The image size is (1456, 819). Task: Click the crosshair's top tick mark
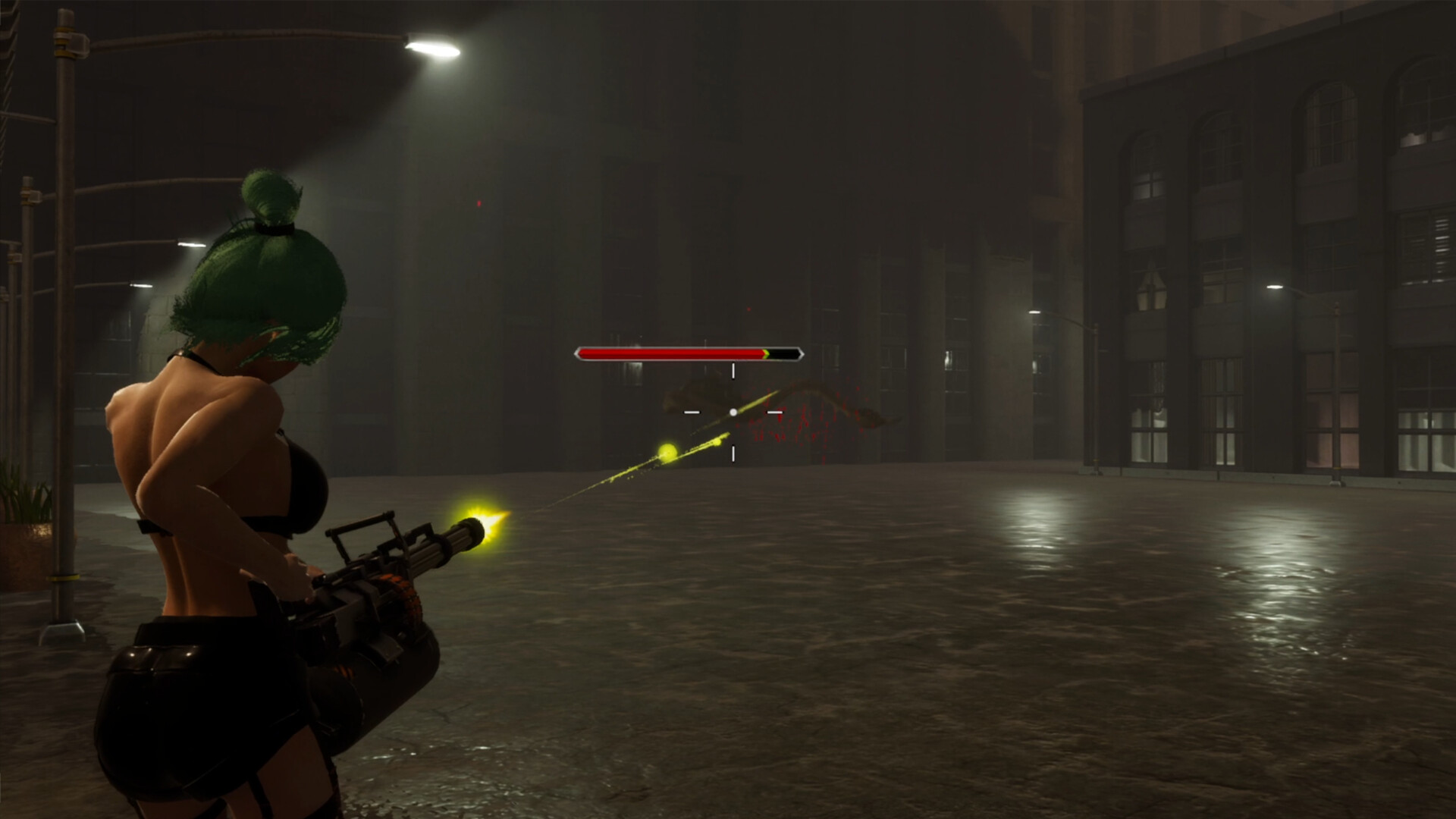733,372
